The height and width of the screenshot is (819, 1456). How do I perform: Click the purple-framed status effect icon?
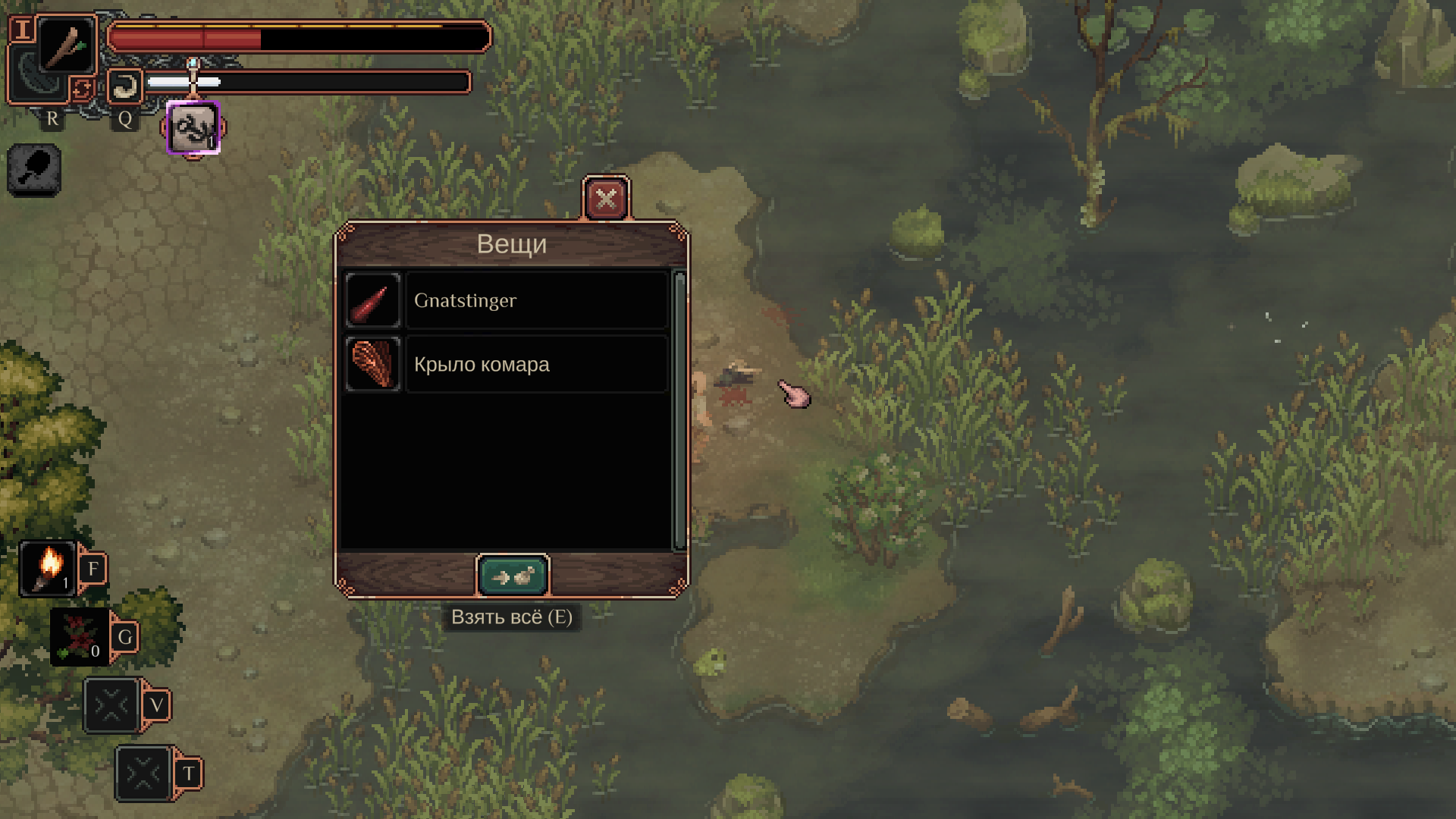coord(193,128)
